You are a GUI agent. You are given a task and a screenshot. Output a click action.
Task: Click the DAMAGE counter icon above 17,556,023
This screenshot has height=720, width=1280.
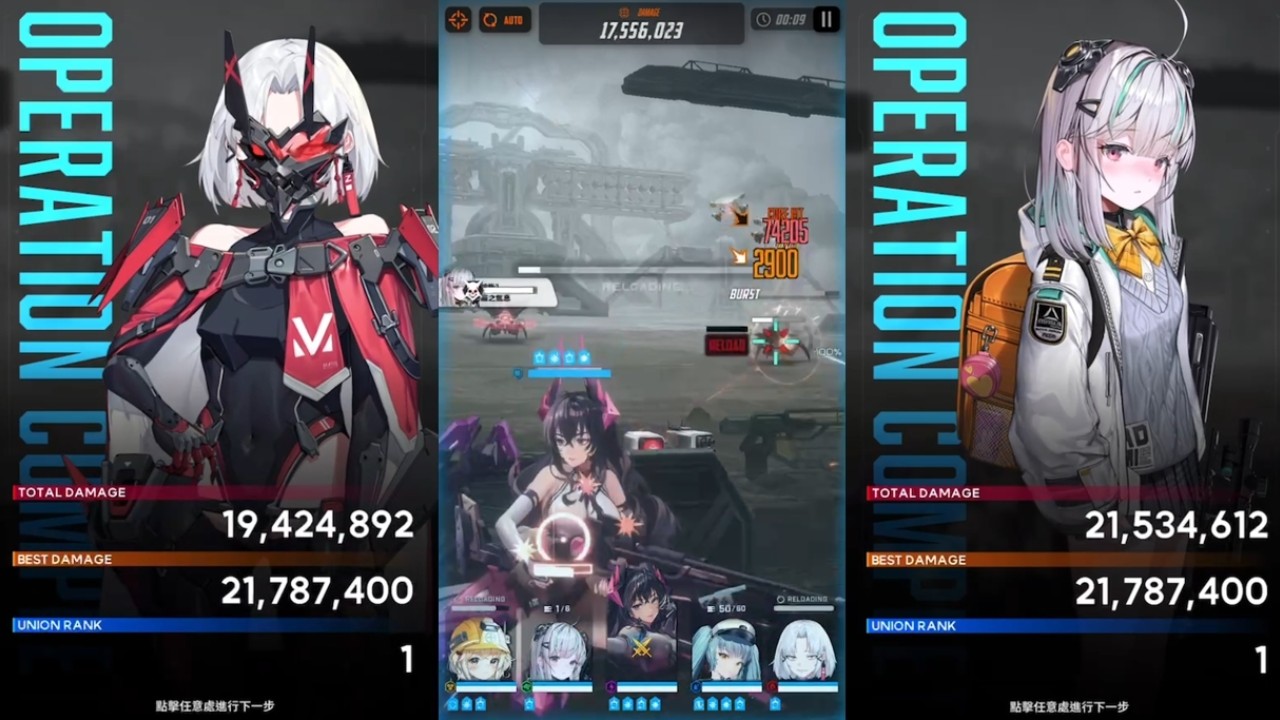pyautogui.click(x=624, y=12)
